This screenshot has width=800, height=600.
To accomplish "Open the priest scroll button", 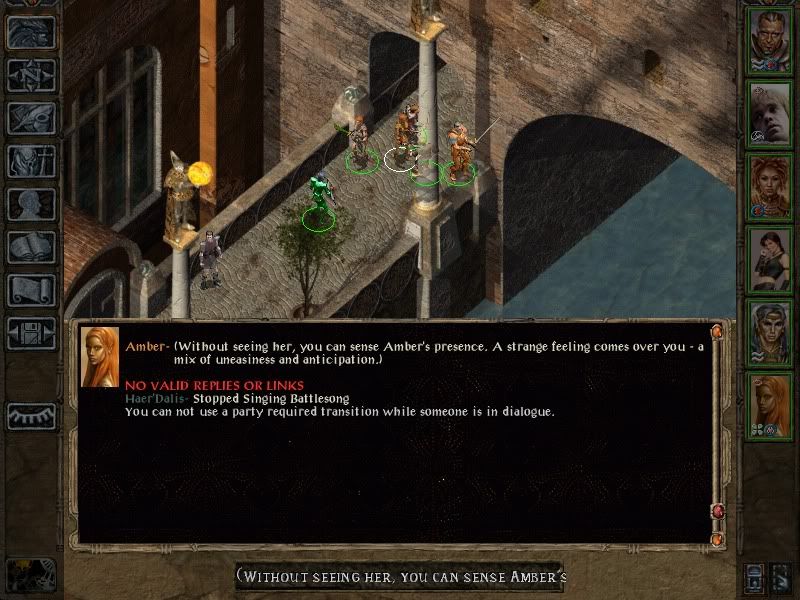I will (31, 290).
